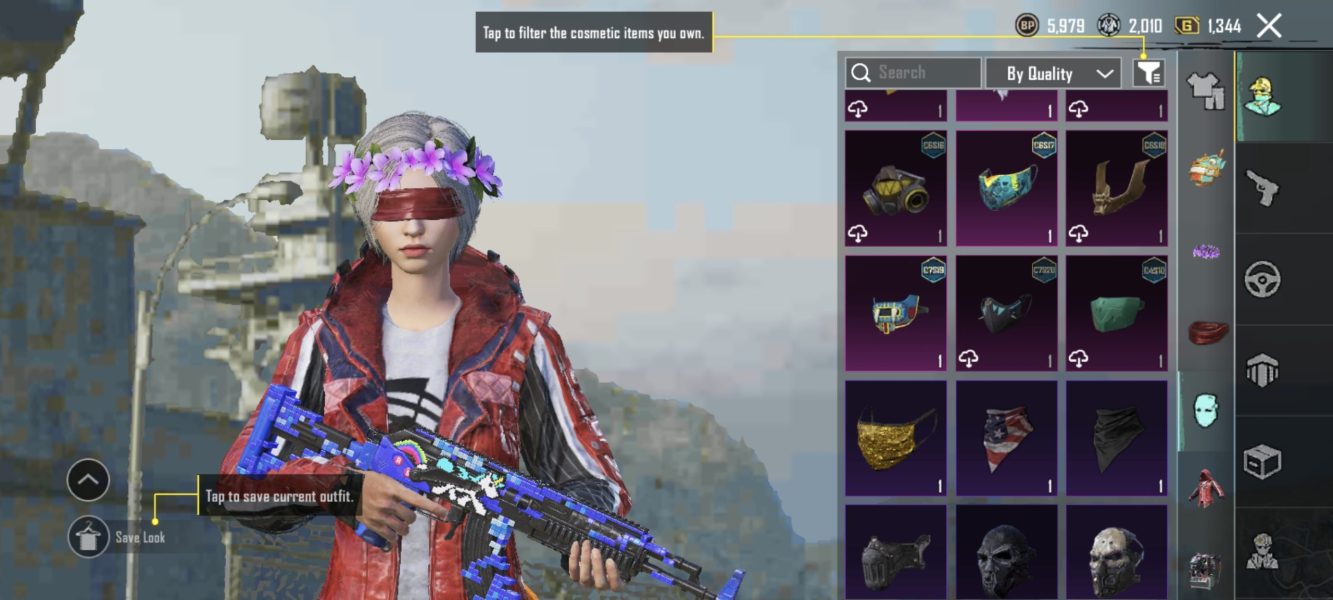Toggle the owned items filter icon
The width and height of the screenshot is (1333, 600).
(1149, 72)
